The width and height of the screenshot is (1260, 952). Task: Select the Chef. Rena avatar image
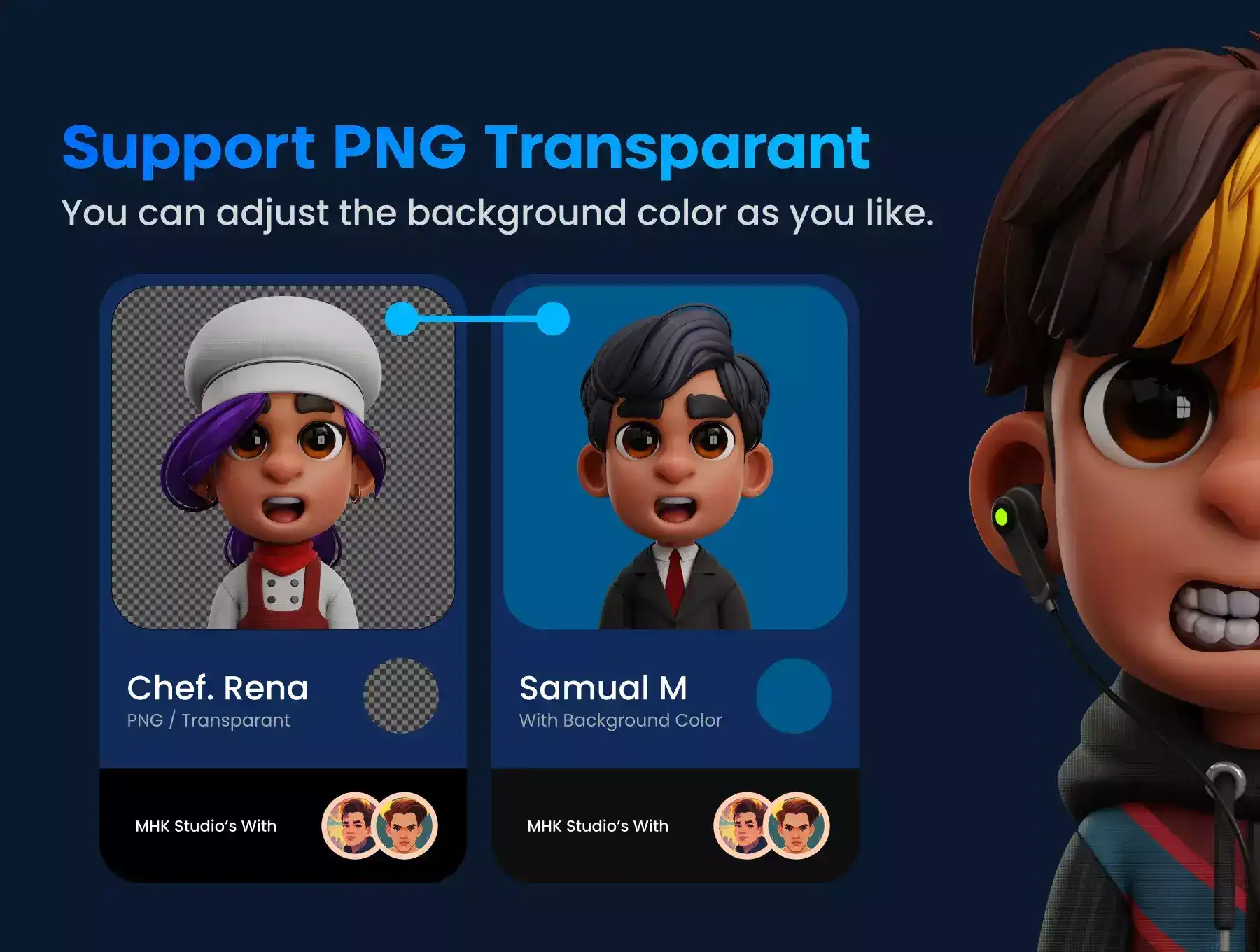pos(283,458)
